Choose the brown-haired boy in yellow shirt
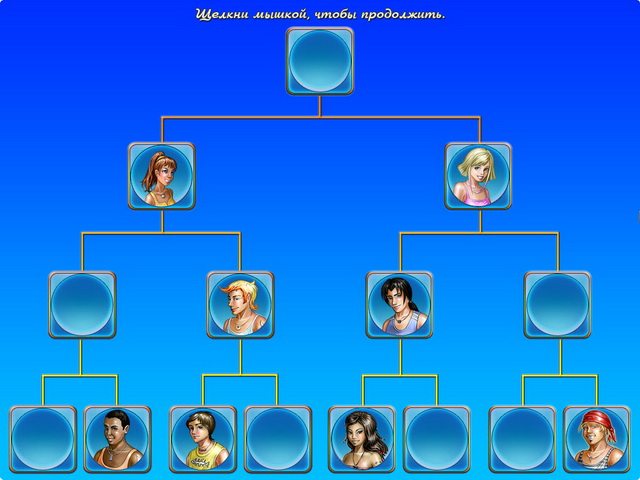 [203, 438]
